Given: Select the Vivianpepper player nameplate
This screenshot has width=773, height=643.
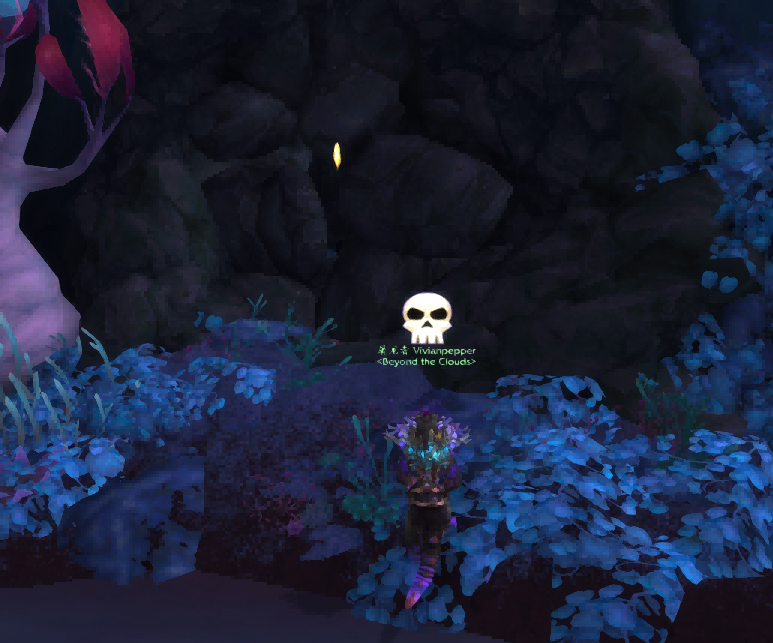Looking at the screenshot, I should tap(427, 351).
